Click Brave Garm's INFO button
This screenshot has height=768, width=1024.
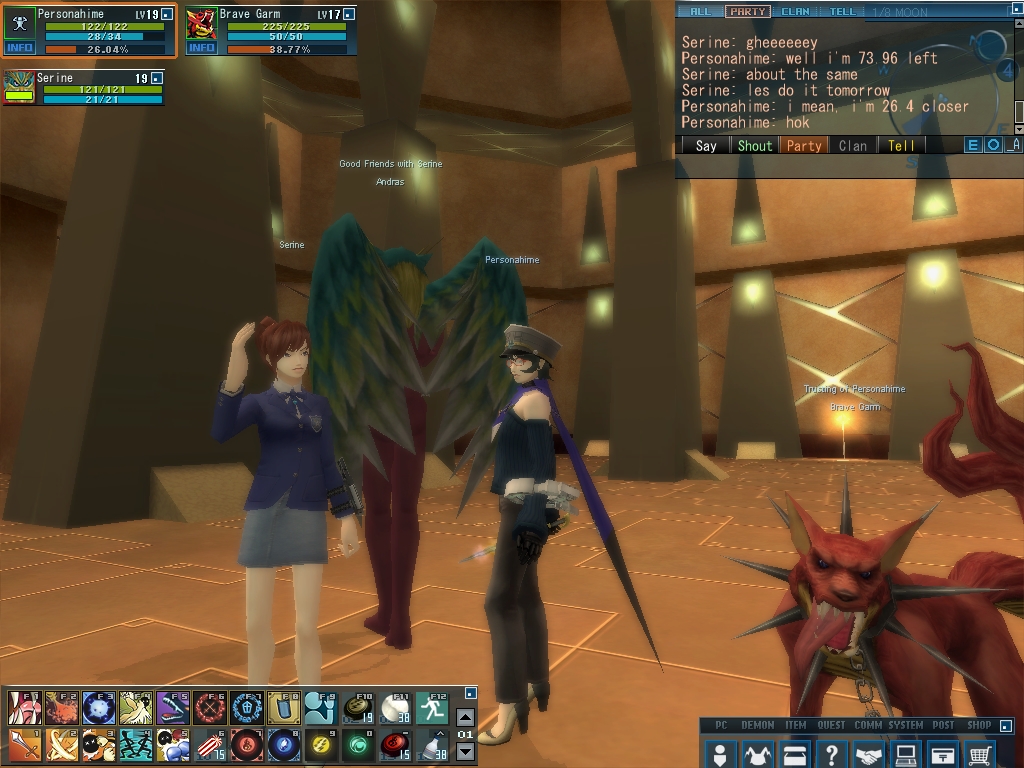tap(201, 47)
